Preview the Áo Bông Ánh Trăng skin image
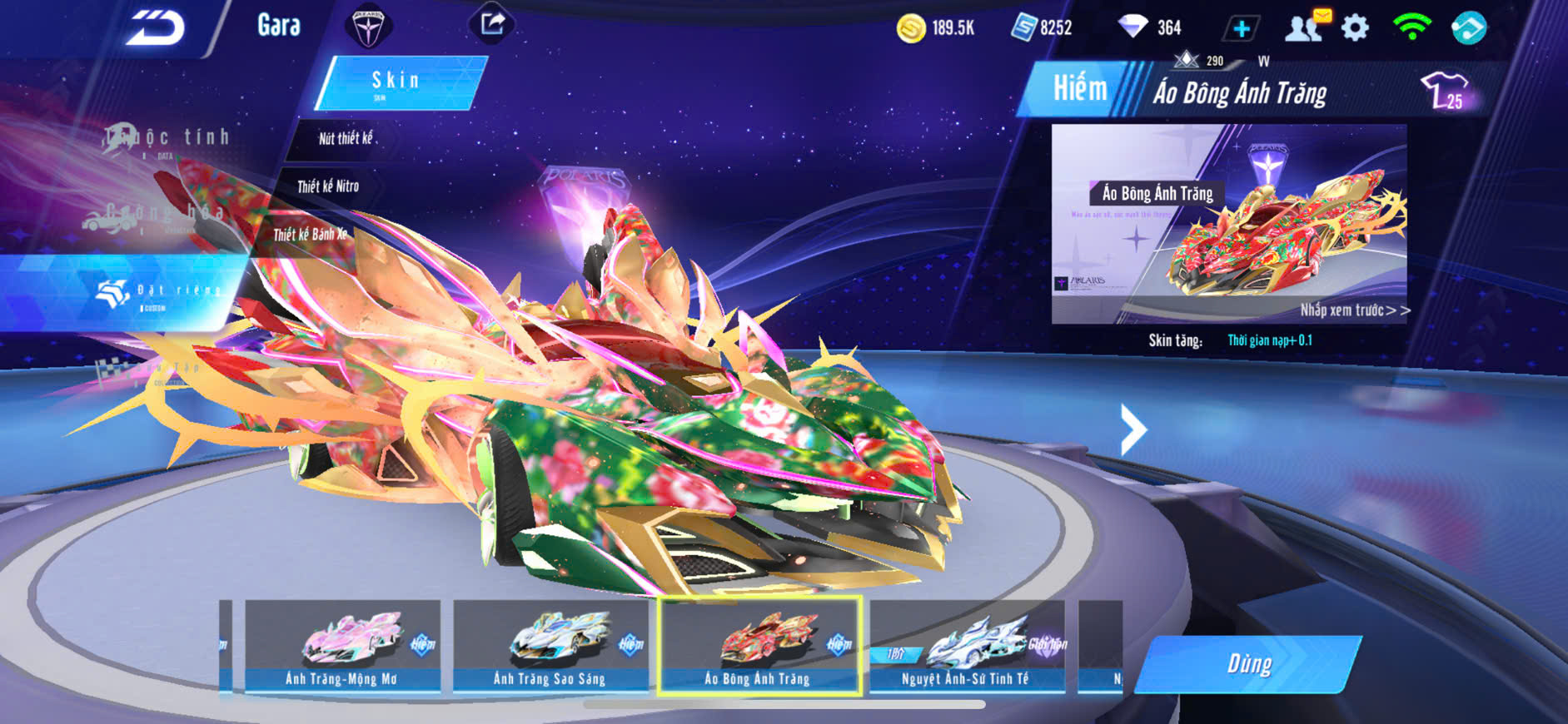The height and width of the screenshot is (724, 1568). [x=1228, y=223]
